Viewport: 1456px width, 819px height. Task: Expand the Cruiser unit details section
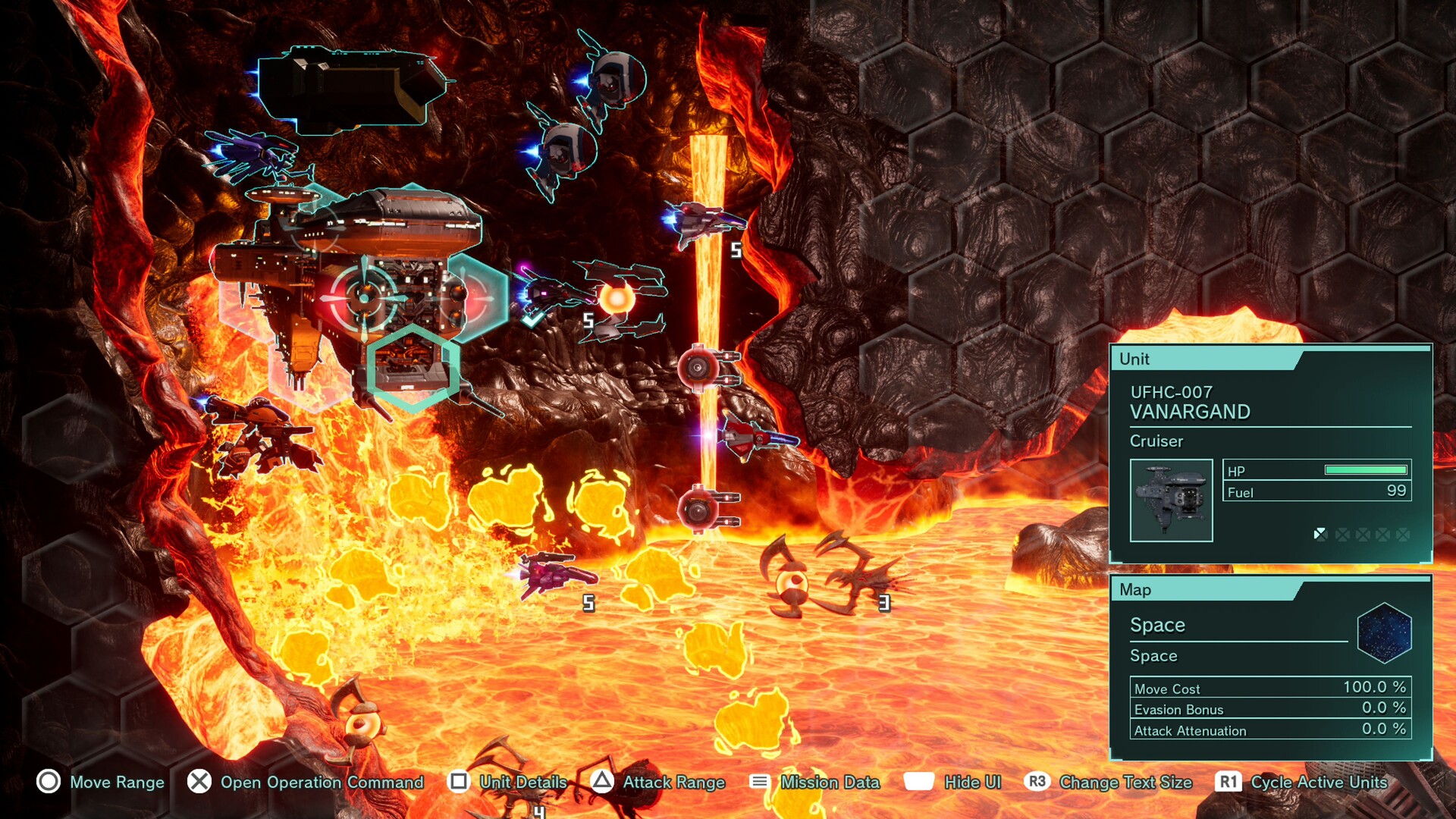click(1156, 441)
